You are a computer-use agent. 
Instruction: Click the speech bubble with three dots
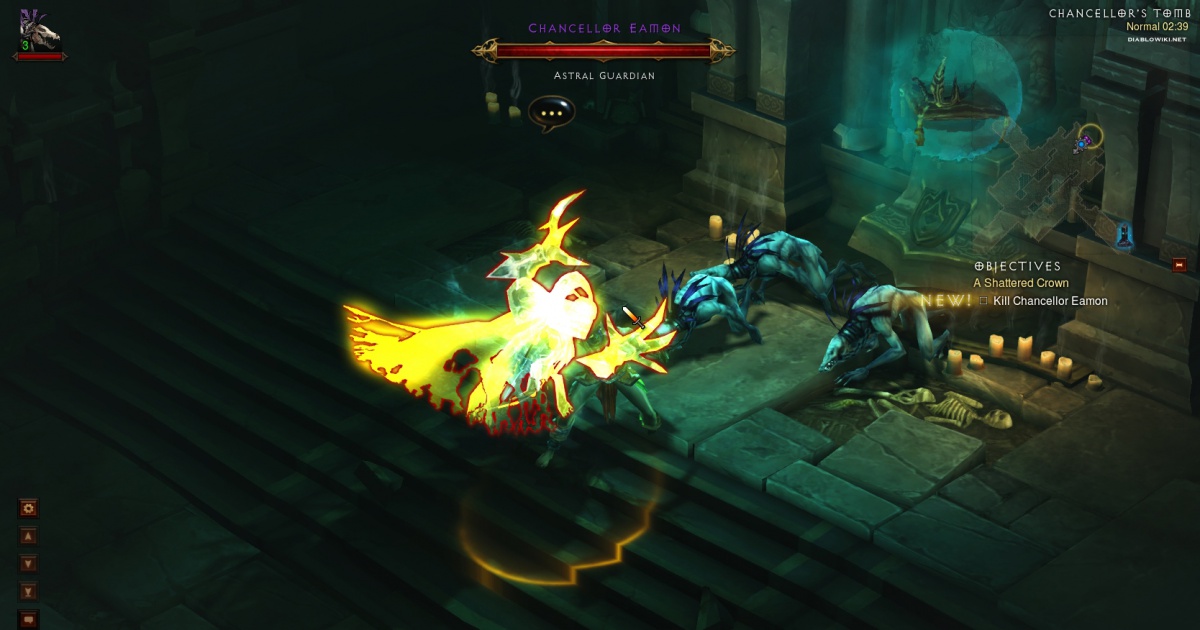[x=551, y=114]
